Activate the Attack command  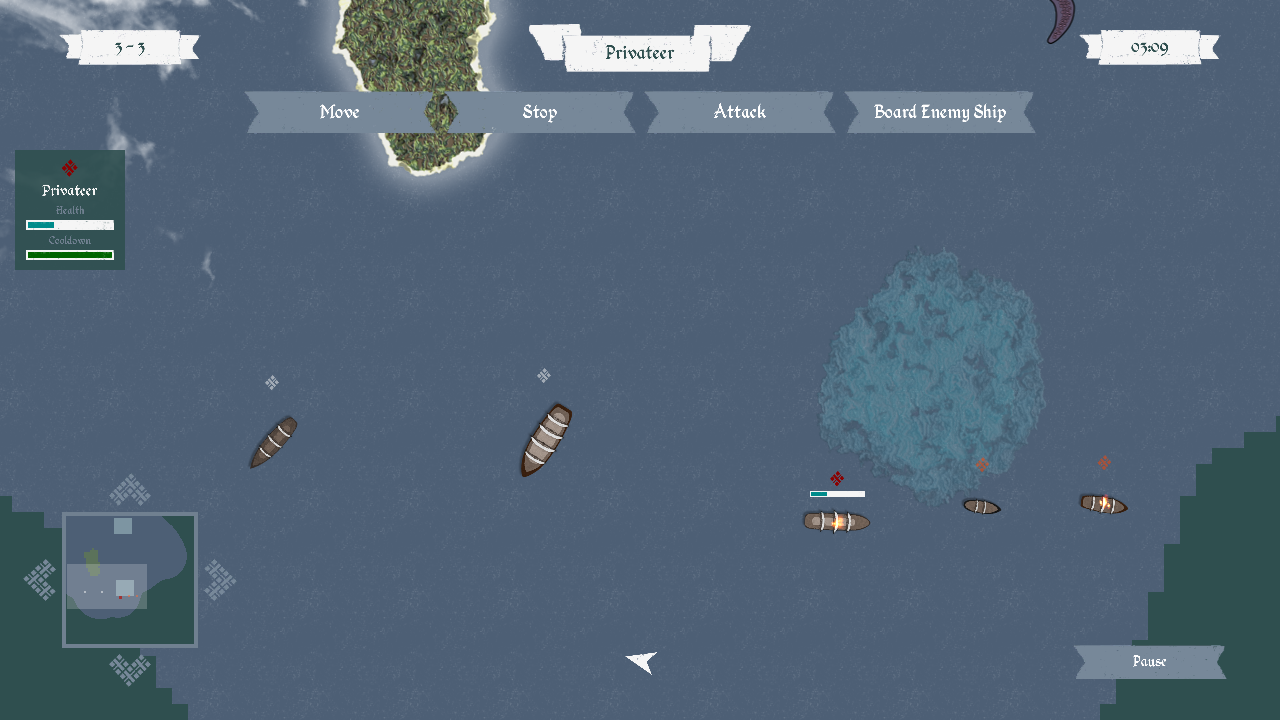tap(740, 112)
